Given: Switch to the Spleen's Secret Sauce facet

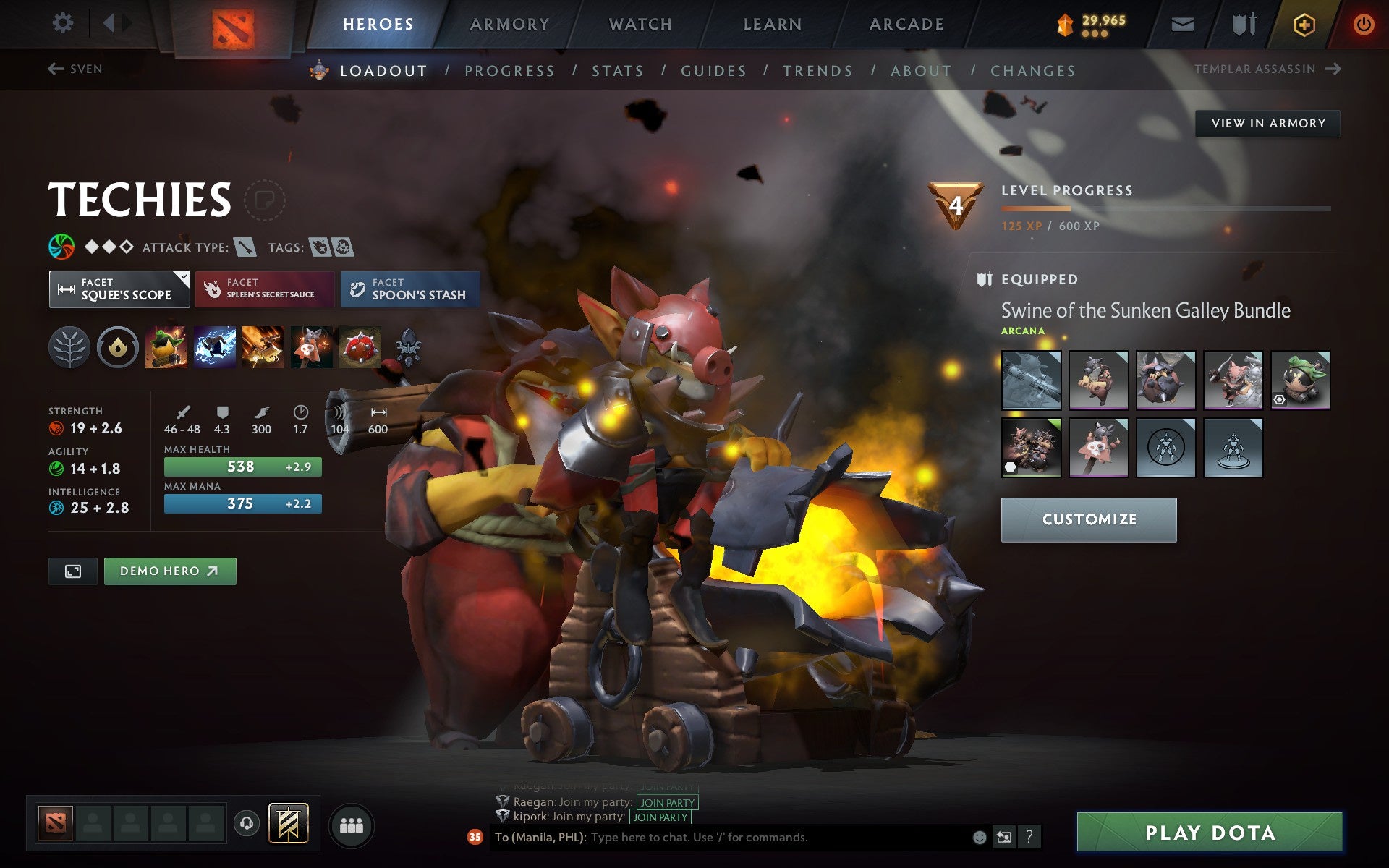Looking at the screenshot, I should click(x=264, y=289).
